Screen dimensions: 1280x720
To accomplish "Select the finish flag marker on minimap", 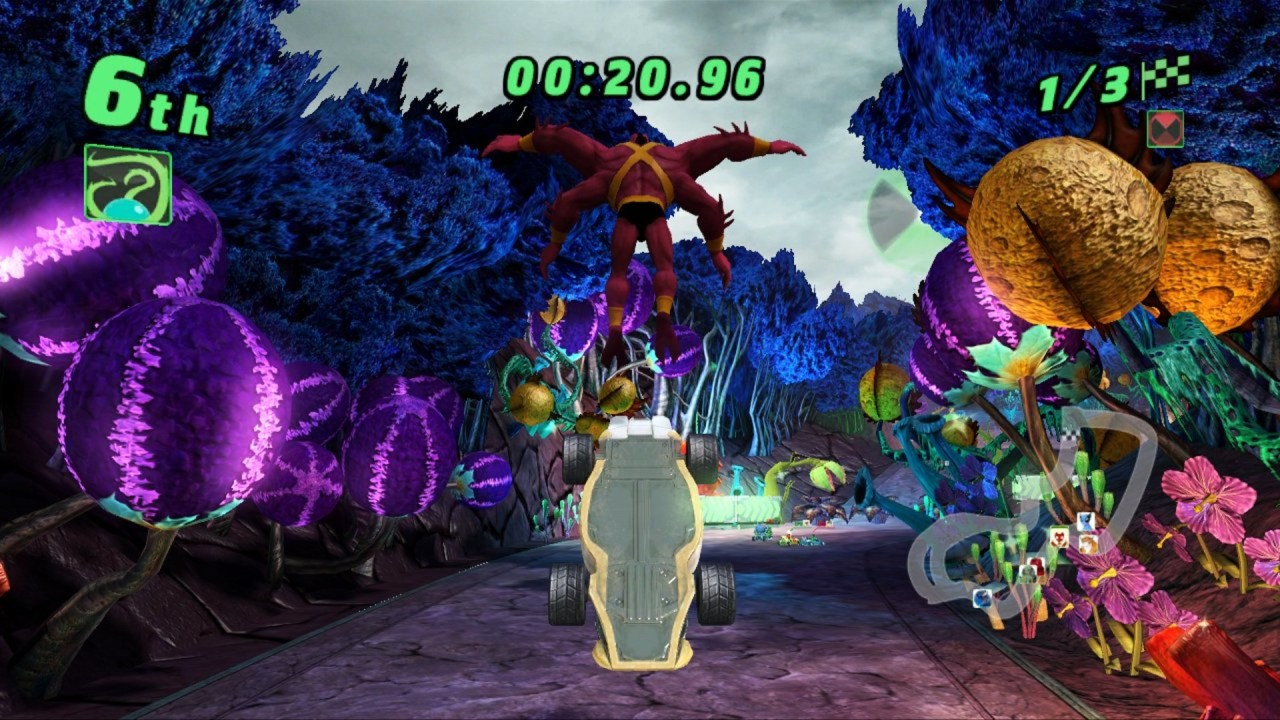I will 1070,436.
